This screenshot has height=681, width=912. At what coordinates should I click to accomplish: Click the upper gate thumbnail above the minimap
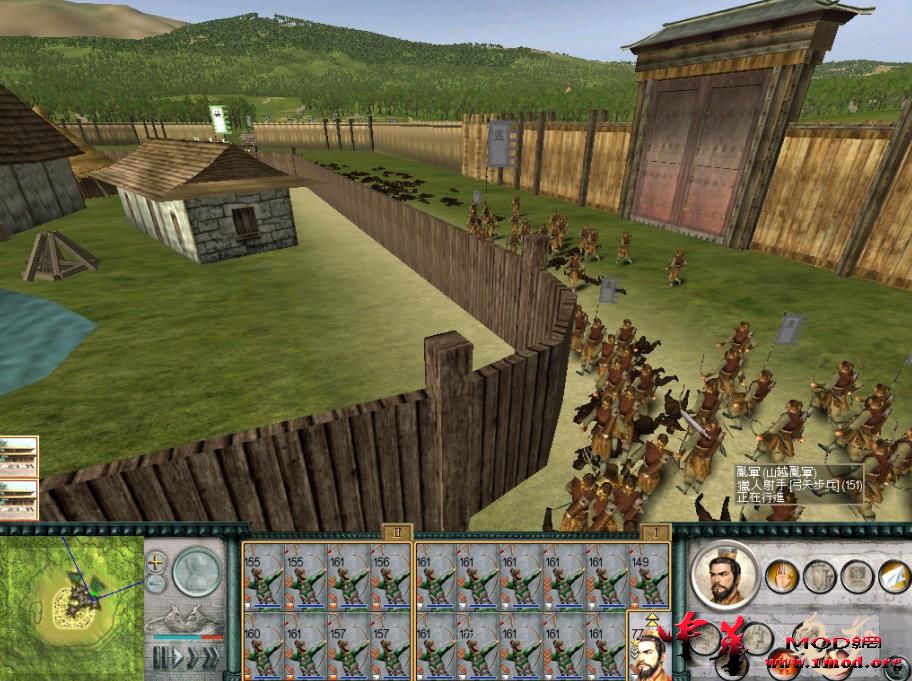pyautogui.click(x=19, y=456)
